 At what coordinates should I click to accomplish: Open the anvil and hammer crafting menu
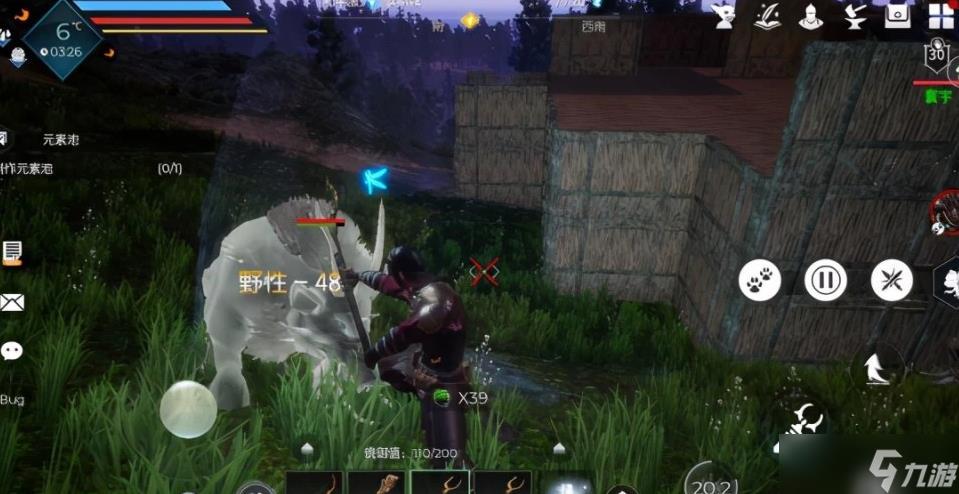[x=853, y=15]
